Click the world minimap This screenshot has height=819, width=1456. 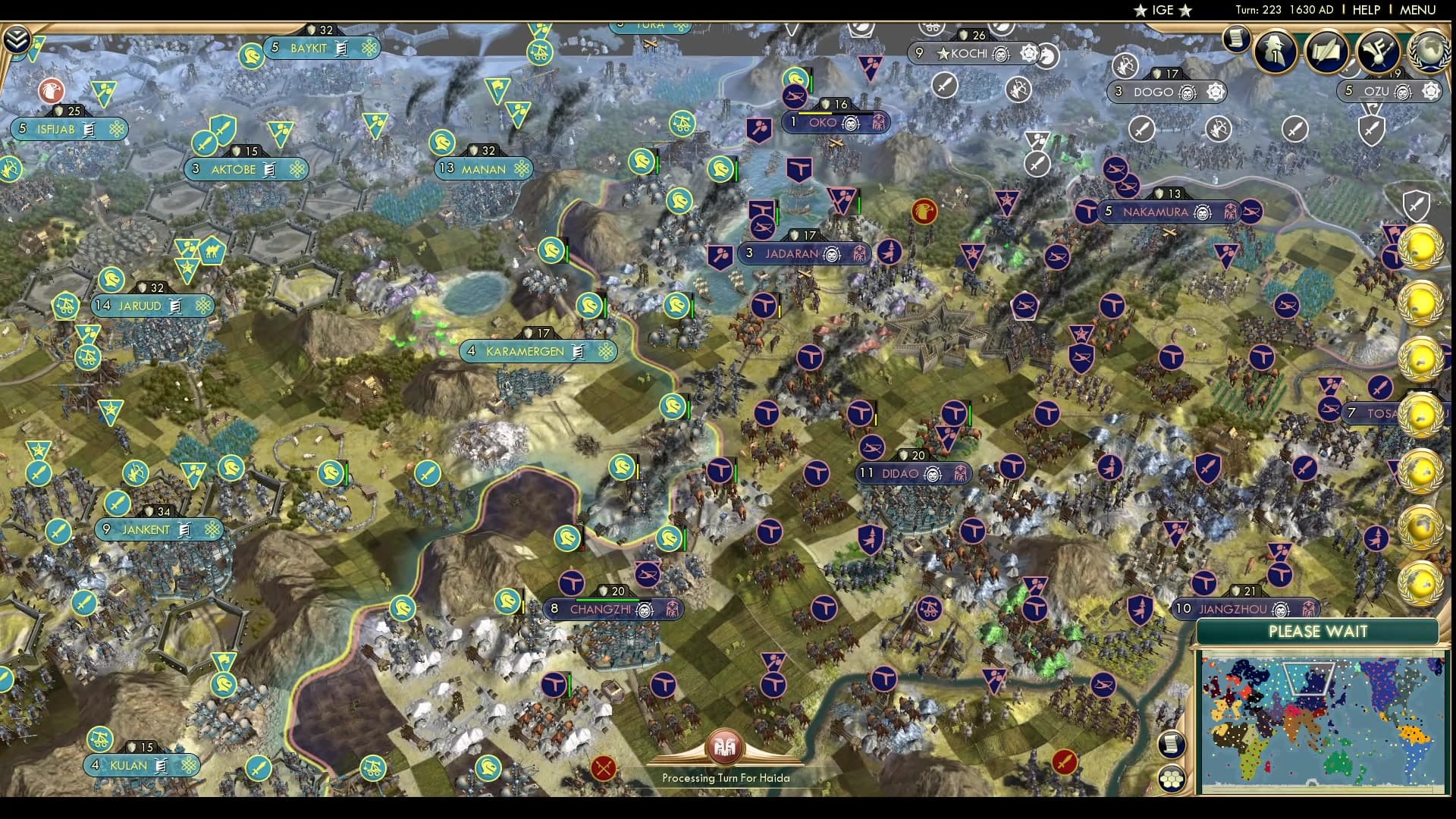[1320, 724]
